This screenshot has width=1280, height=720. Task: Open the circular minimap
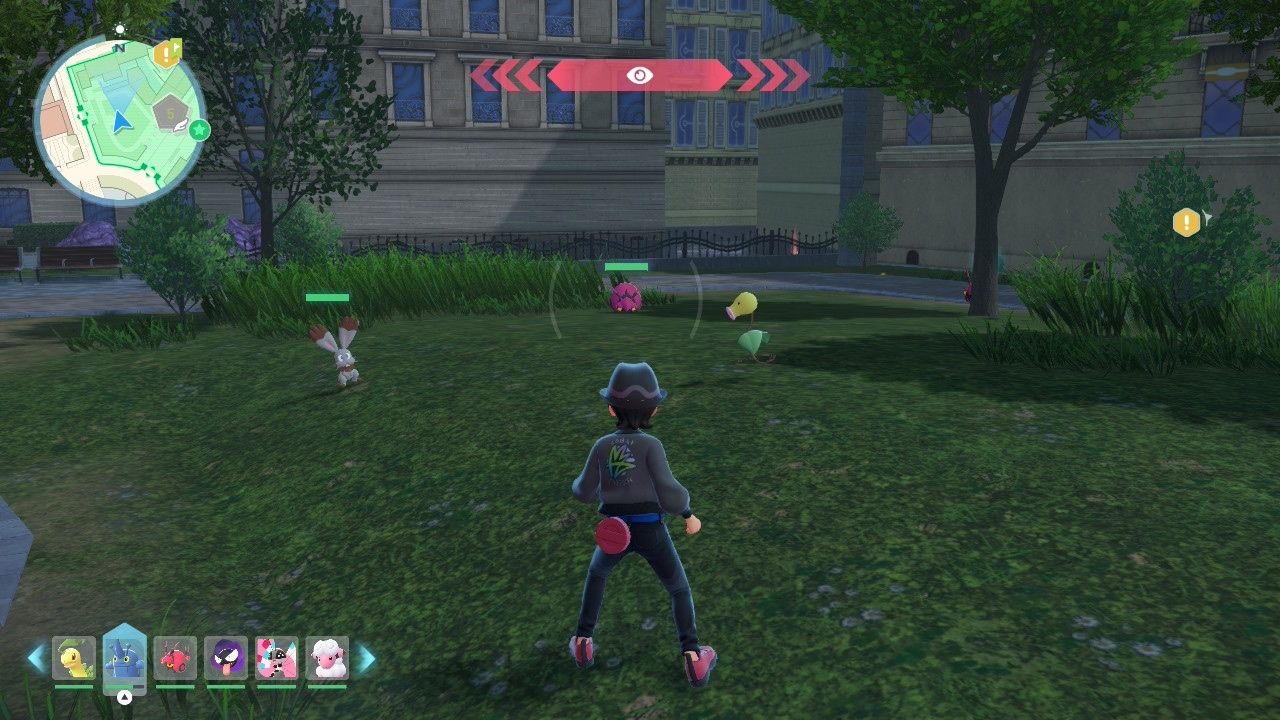tap(118, 120)
